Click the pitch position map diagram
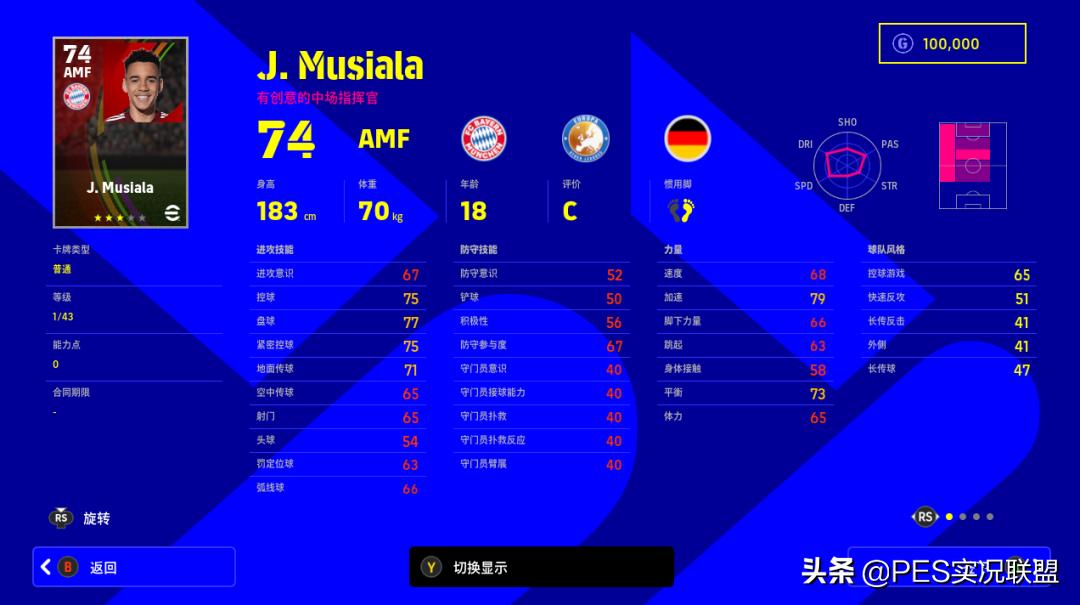The height and width of the screenshot is (605, 1080). coord(972,165)
